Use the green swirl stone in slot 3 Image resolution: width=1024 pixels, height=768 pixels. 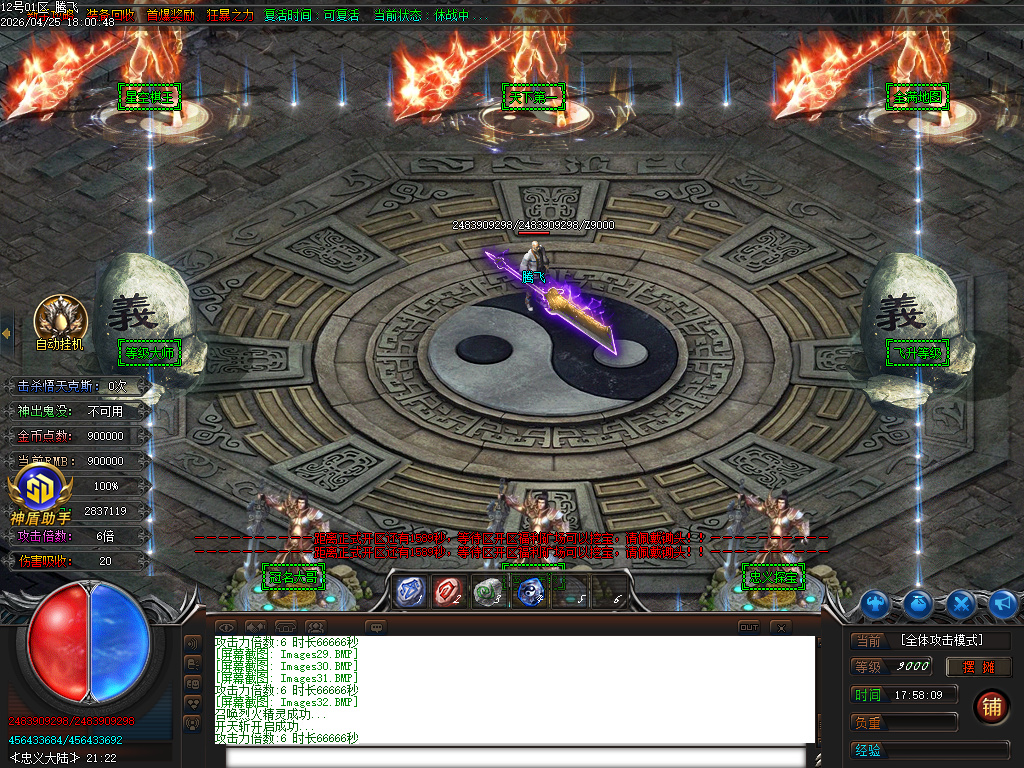coord(487,592)
